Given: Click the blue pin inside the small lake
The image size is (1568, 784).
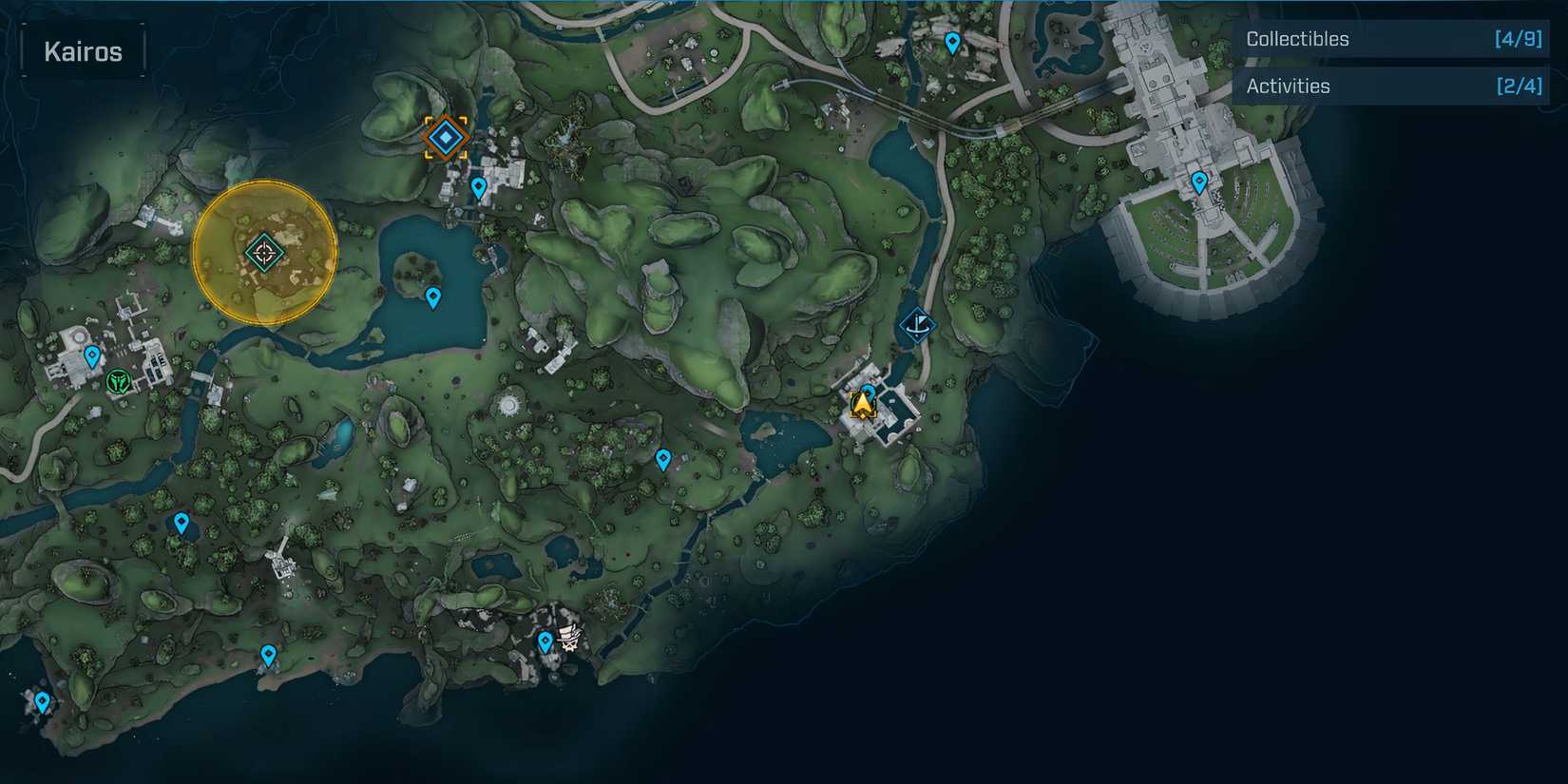Looking at the screenshot, I should click(432, 297).
